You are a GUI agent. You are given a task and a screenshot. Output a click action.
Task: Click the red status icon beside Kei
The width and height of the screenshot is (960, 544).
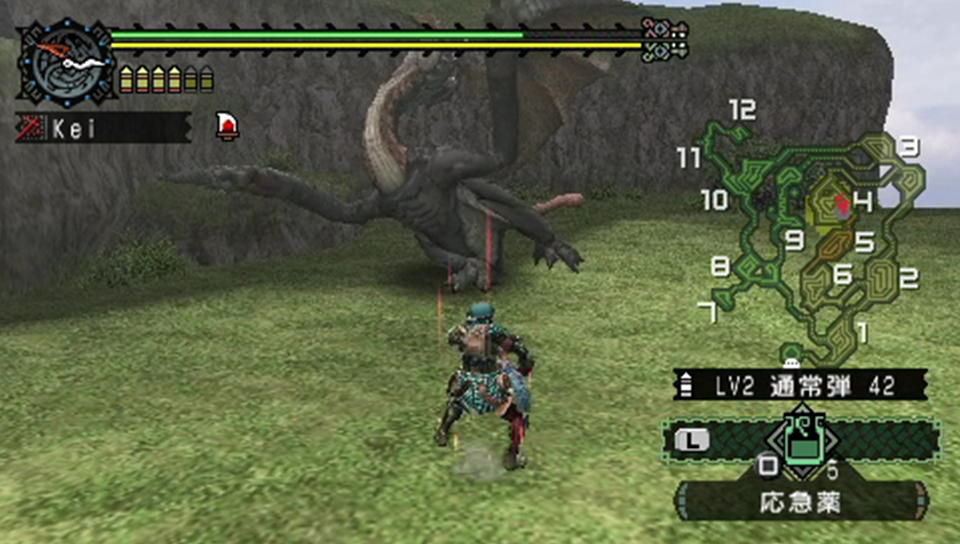(228, 126)
